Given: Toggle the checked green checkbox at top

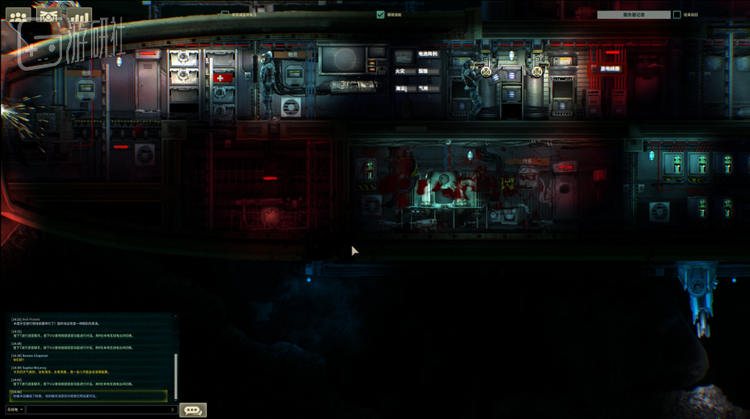Looking at the screenshot, I should click(380, 15).
